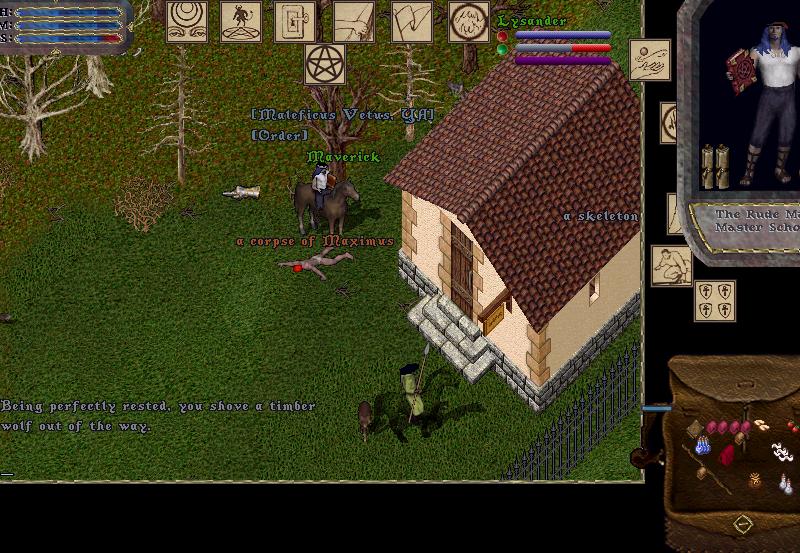Activate the concentric circles and eyes spell icon
The height and width of the screenshot is (553, 800).
pos(188,21)
